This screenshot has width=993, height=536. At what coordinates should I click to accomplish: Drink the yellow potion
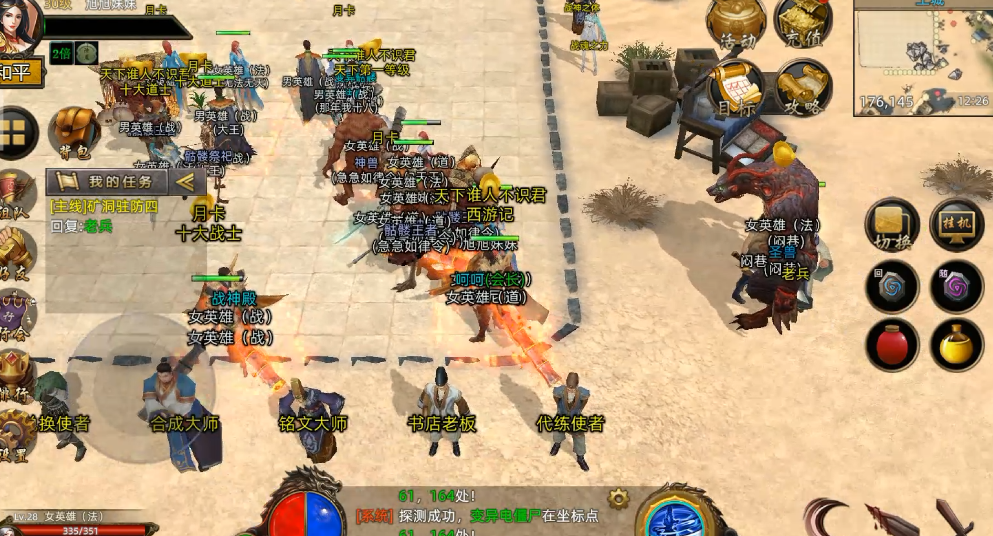click(956, 345)
